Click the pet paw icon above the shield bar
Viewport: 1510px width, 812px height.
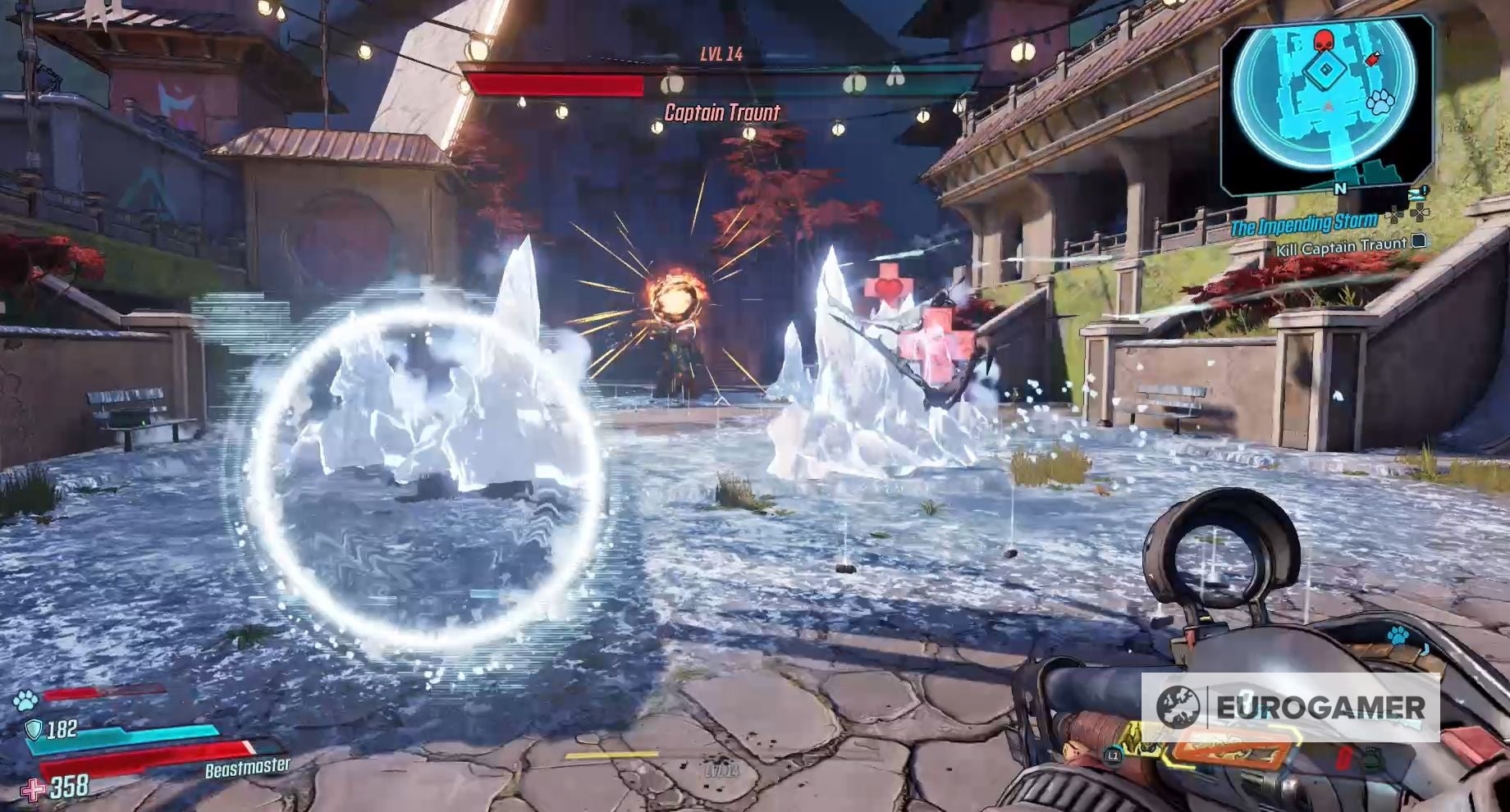pyautogui.click(x=24, y=700)
